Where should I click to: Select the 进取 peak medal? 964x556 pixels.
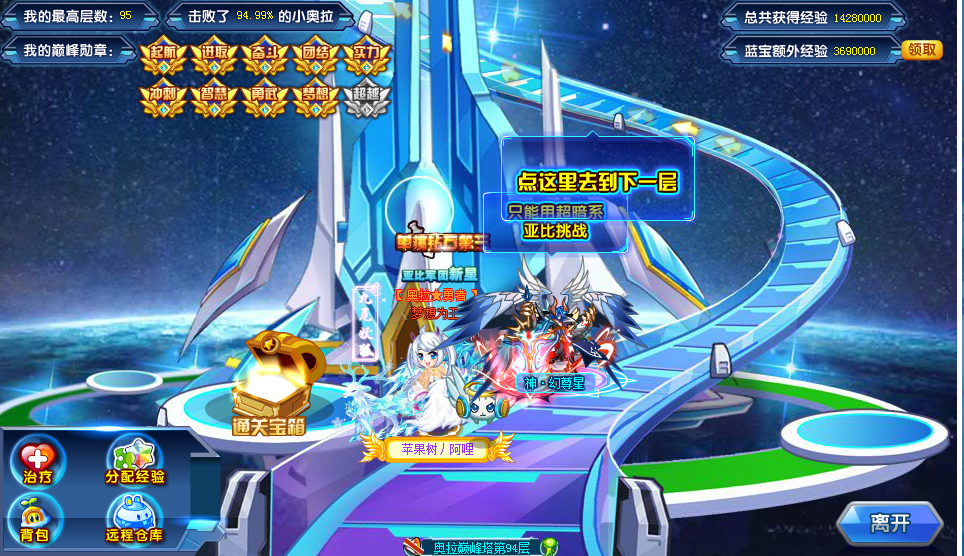214,56
